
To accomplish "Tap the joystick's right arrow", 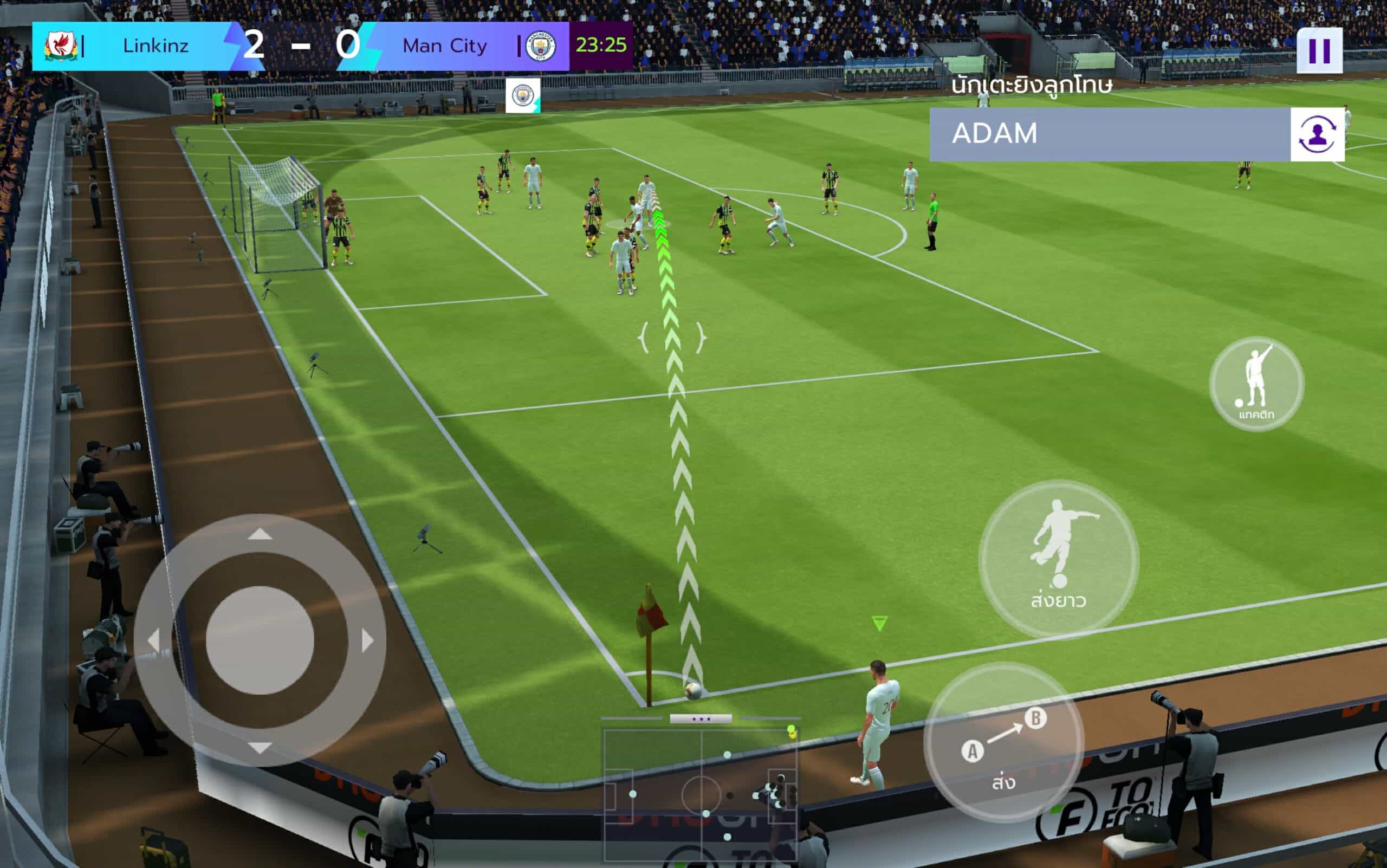I will [367, 640].
